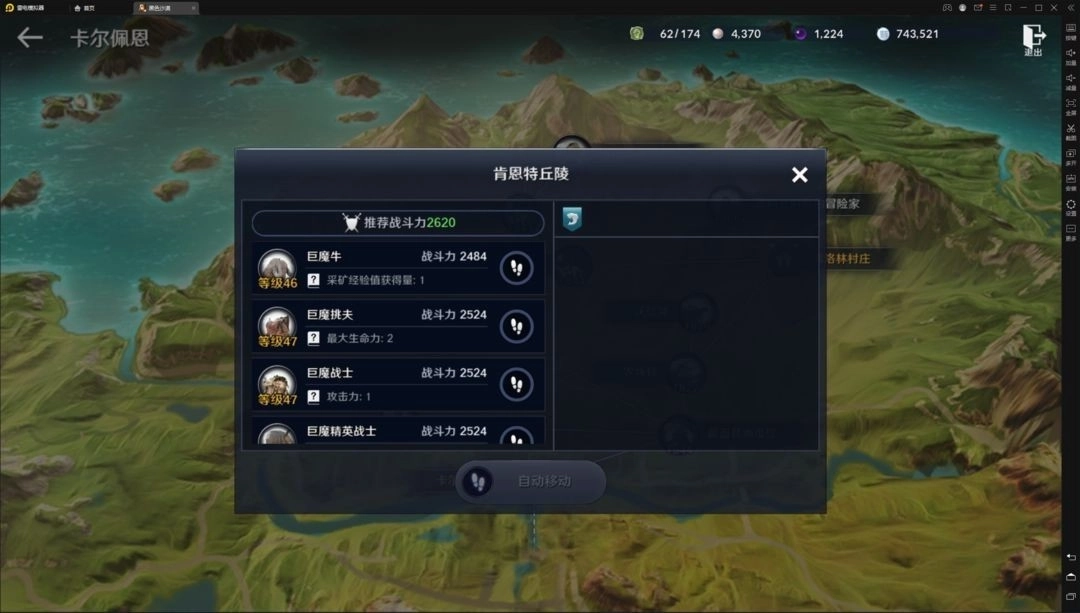Click the 退出 exit button

coord(1033,40)
